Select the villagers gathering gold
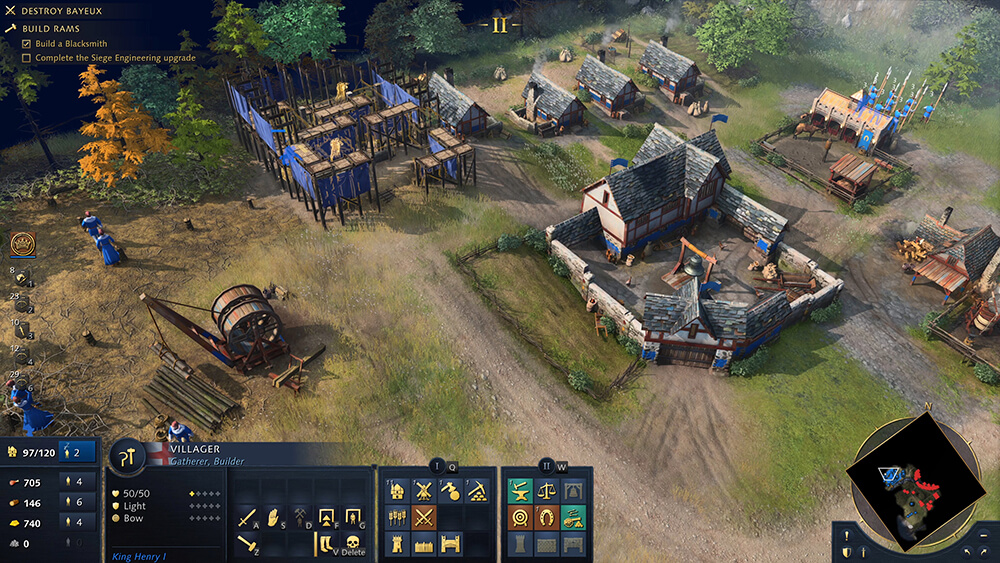 [x=72, y=522]
